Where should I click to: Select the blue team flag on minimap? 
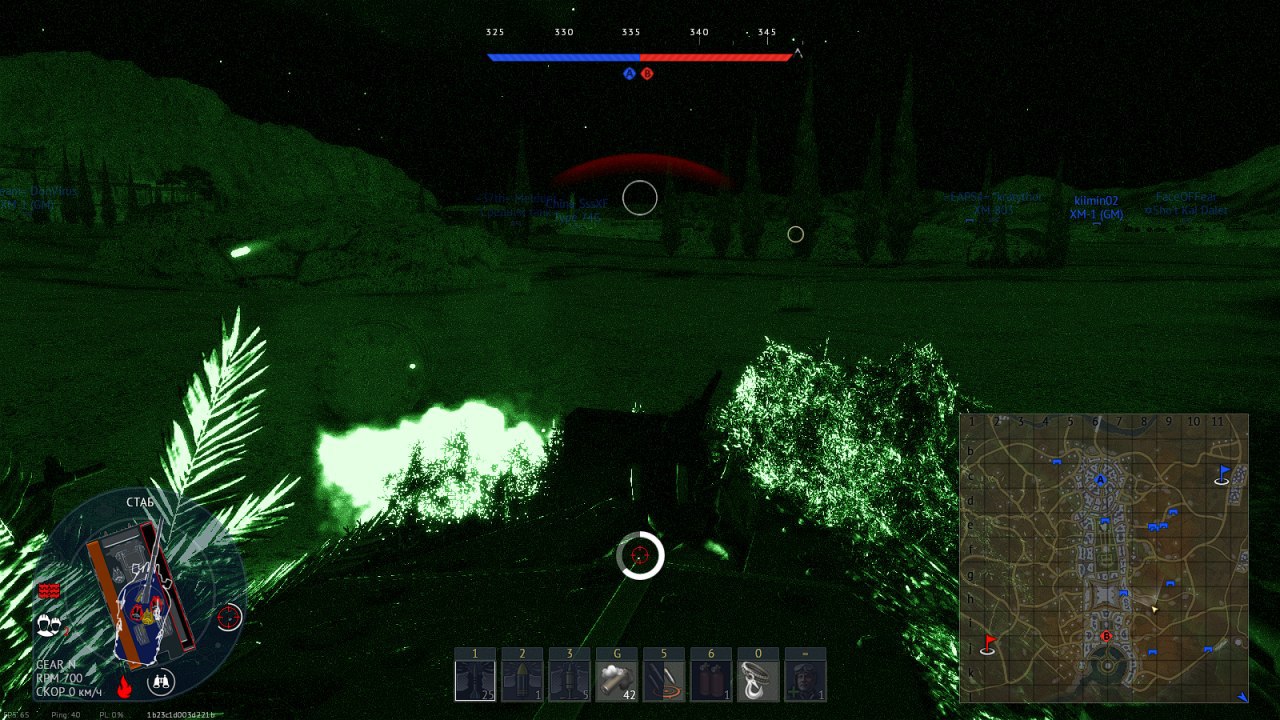[1223, 473]
